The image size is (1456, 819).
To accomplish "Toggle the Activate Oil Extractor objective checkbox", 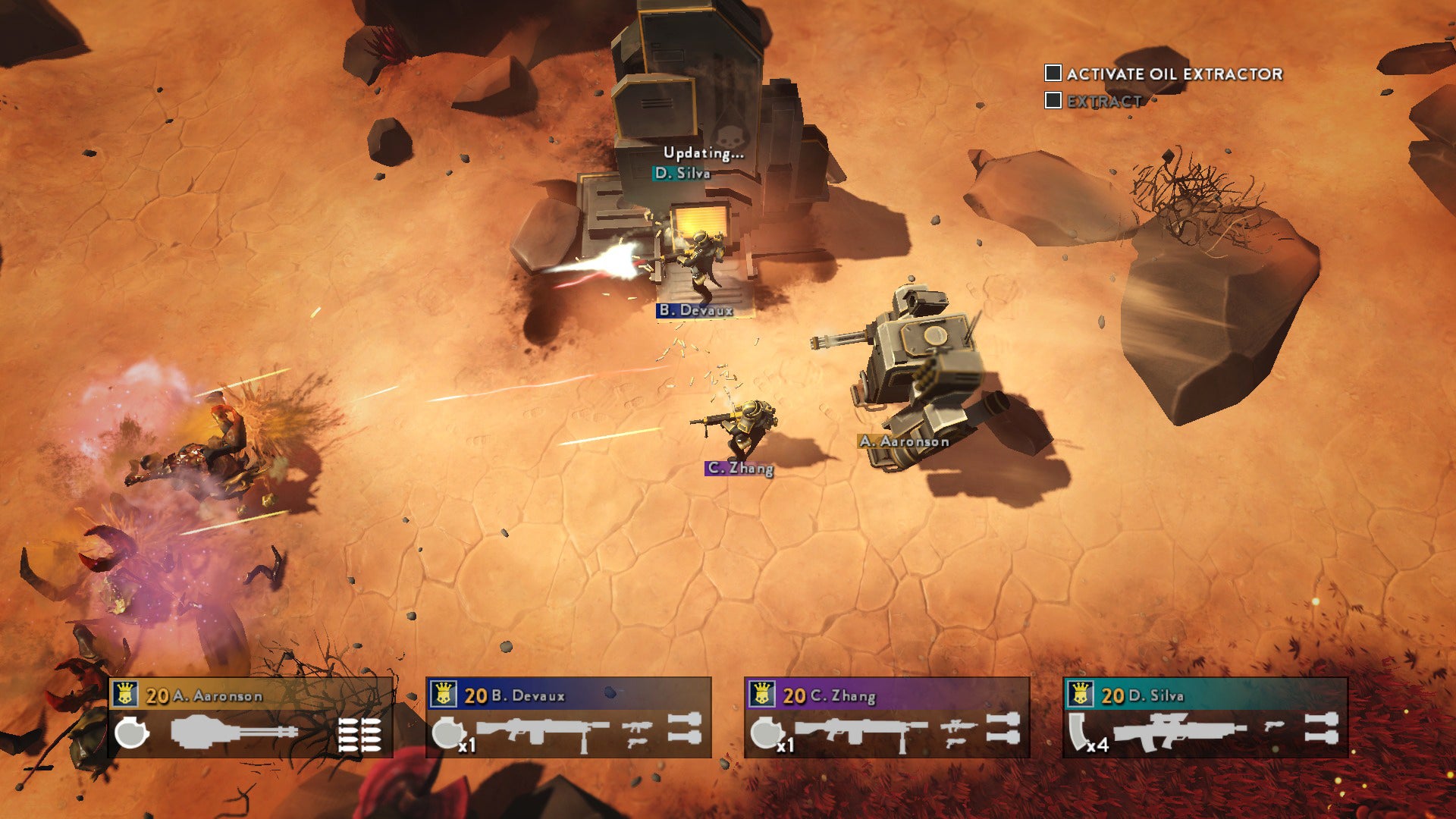I will (1053, 73).
